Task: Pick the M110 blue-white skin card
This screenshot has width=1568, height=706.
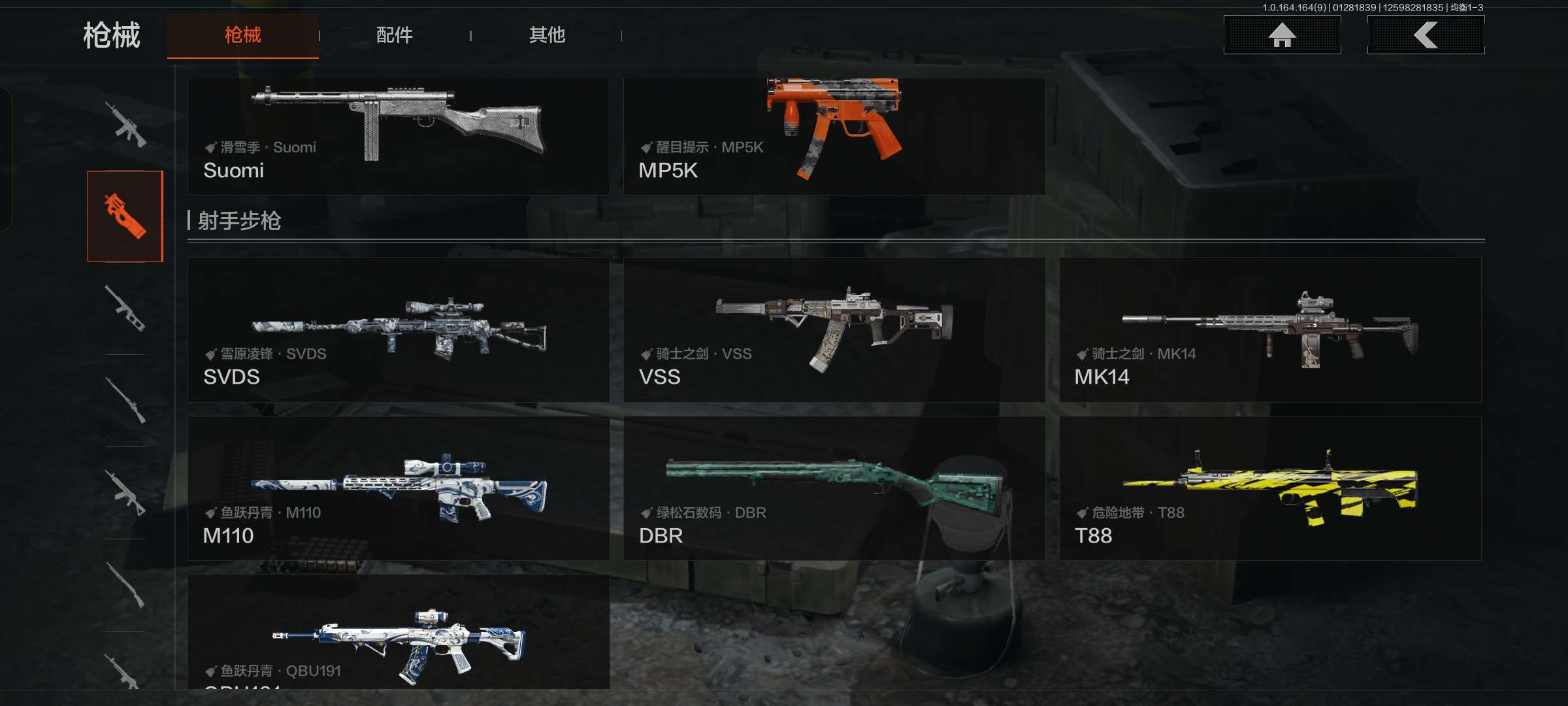Action: 398,488
